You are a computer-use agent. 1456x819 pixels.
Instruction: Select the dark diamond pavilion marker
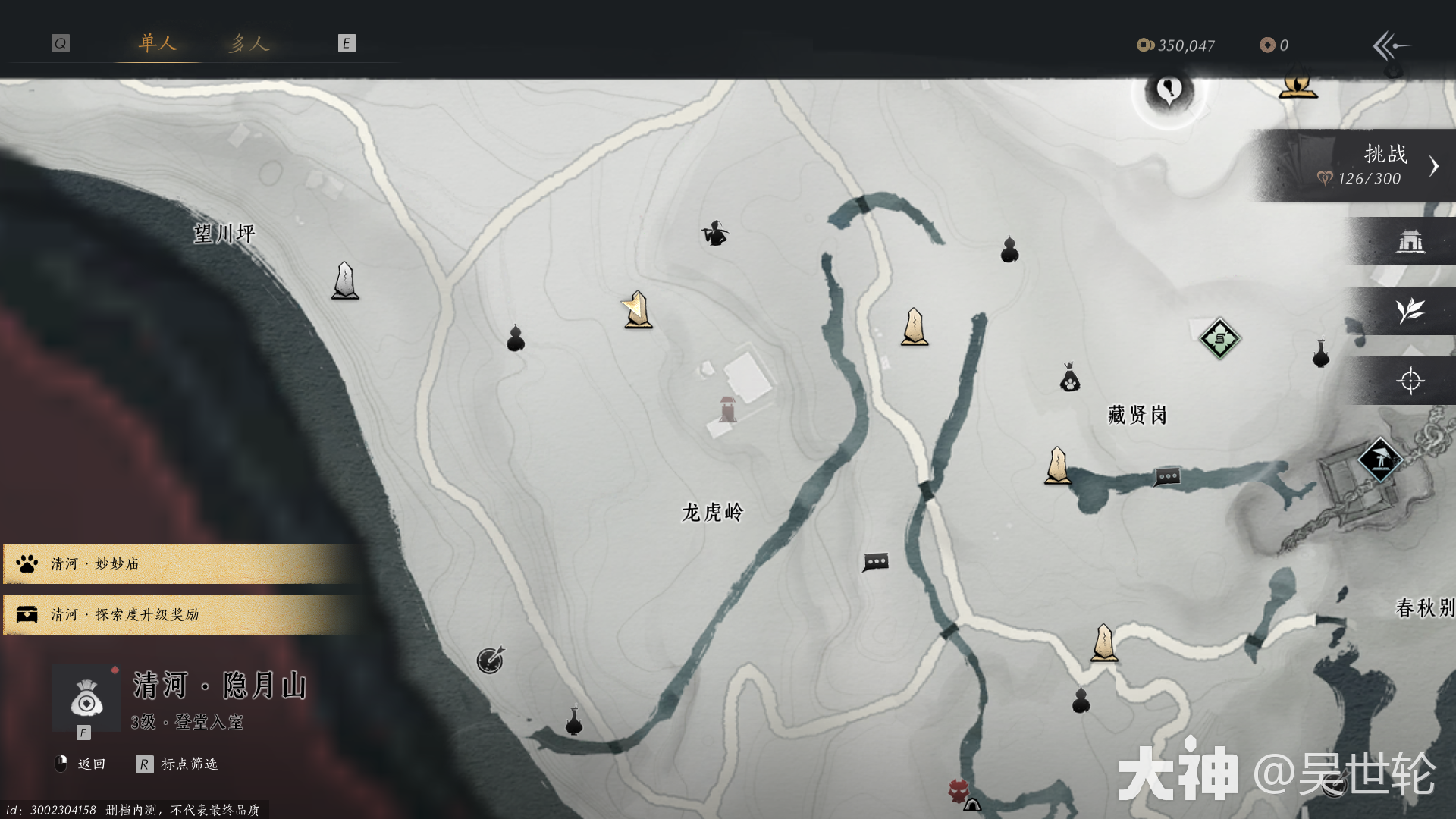pos(1379,459)
